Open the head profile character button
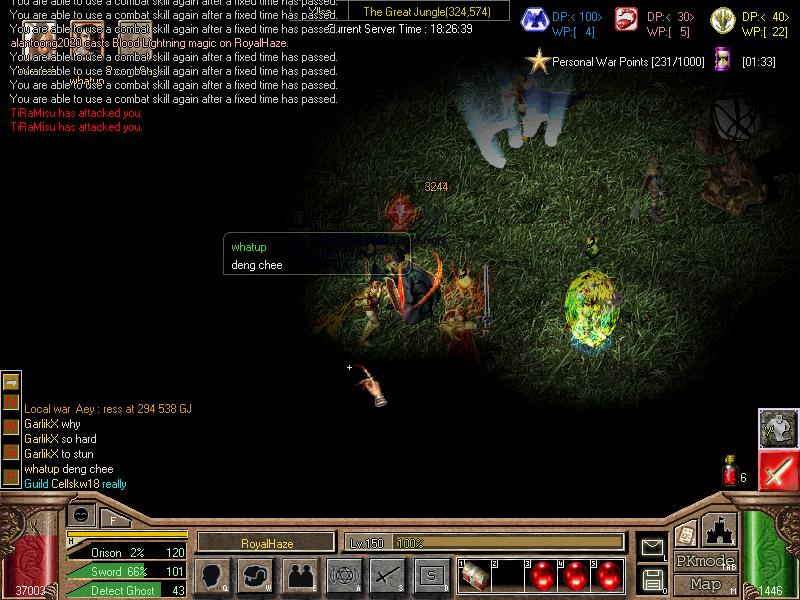The height and width of the screenshot is (600, 800). pos(212,575)
